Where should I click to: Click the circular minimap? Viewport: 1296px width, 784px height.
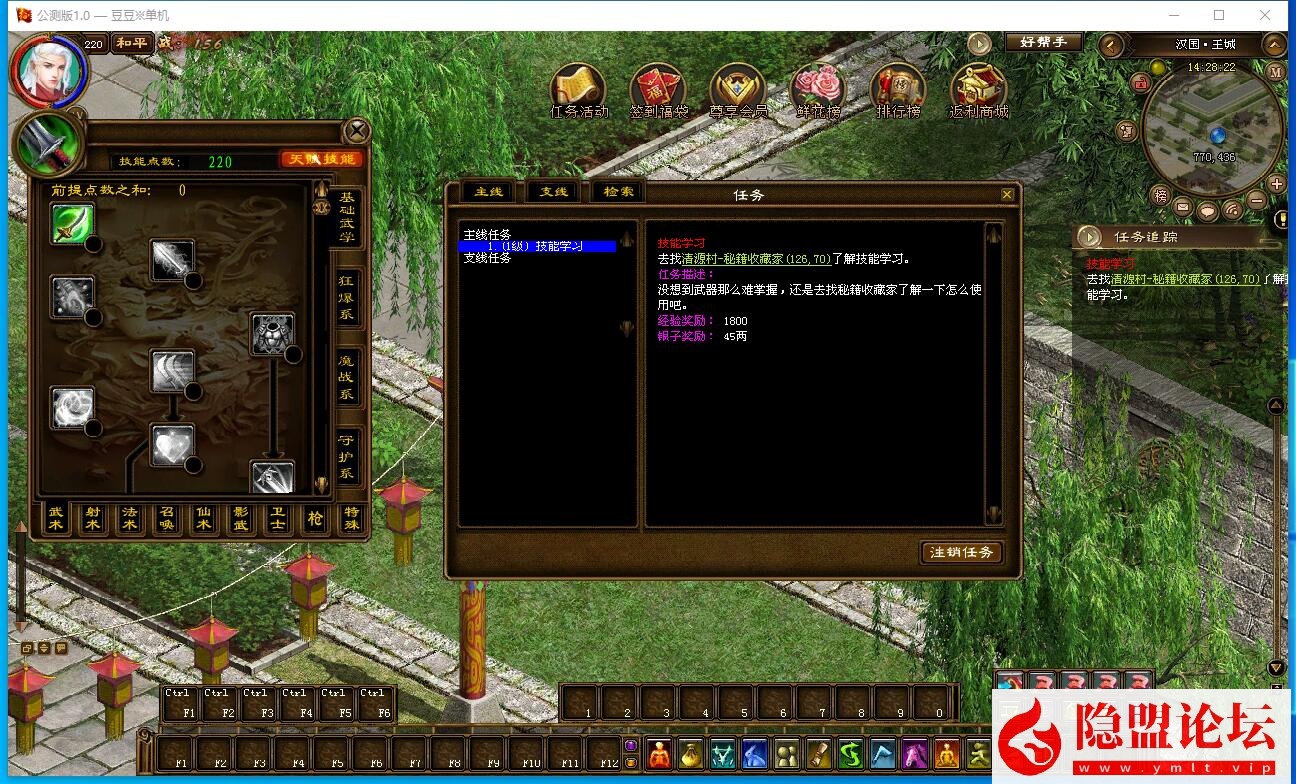[x=1211, y=125]
